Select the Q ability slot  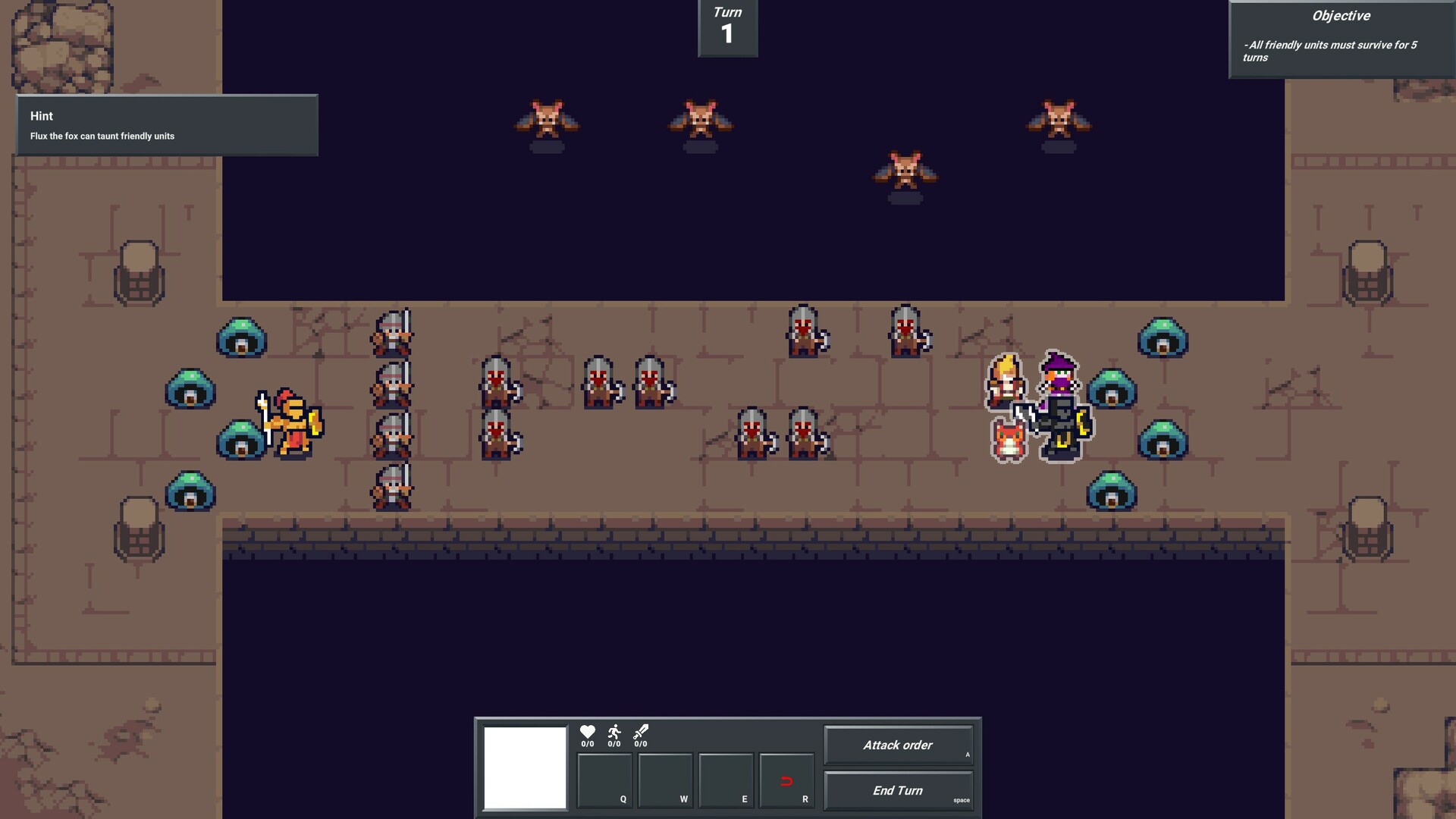tap(604, 780)
